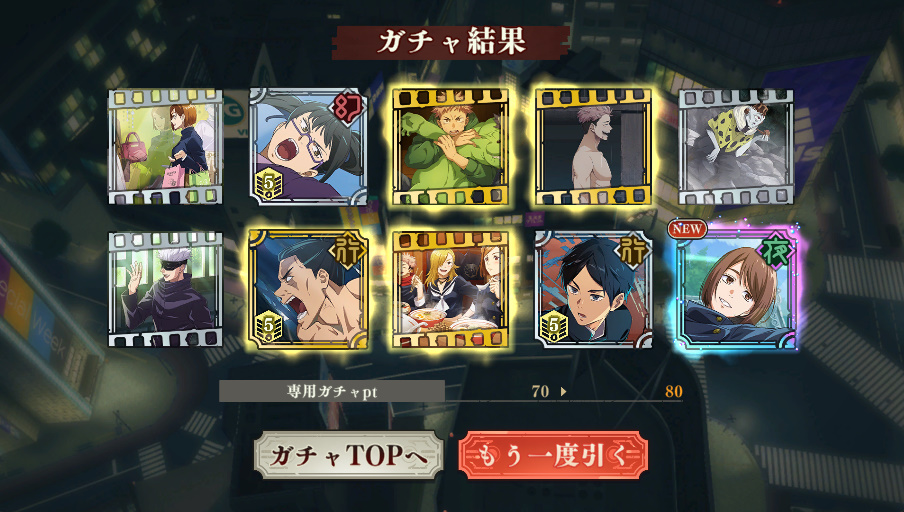Open the ガチャTOPへ button

coord(347,455)
